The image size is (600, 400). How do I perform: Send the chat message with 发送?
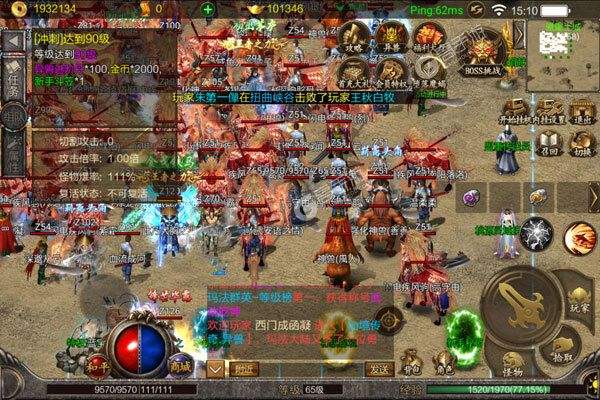pos(379,368)
